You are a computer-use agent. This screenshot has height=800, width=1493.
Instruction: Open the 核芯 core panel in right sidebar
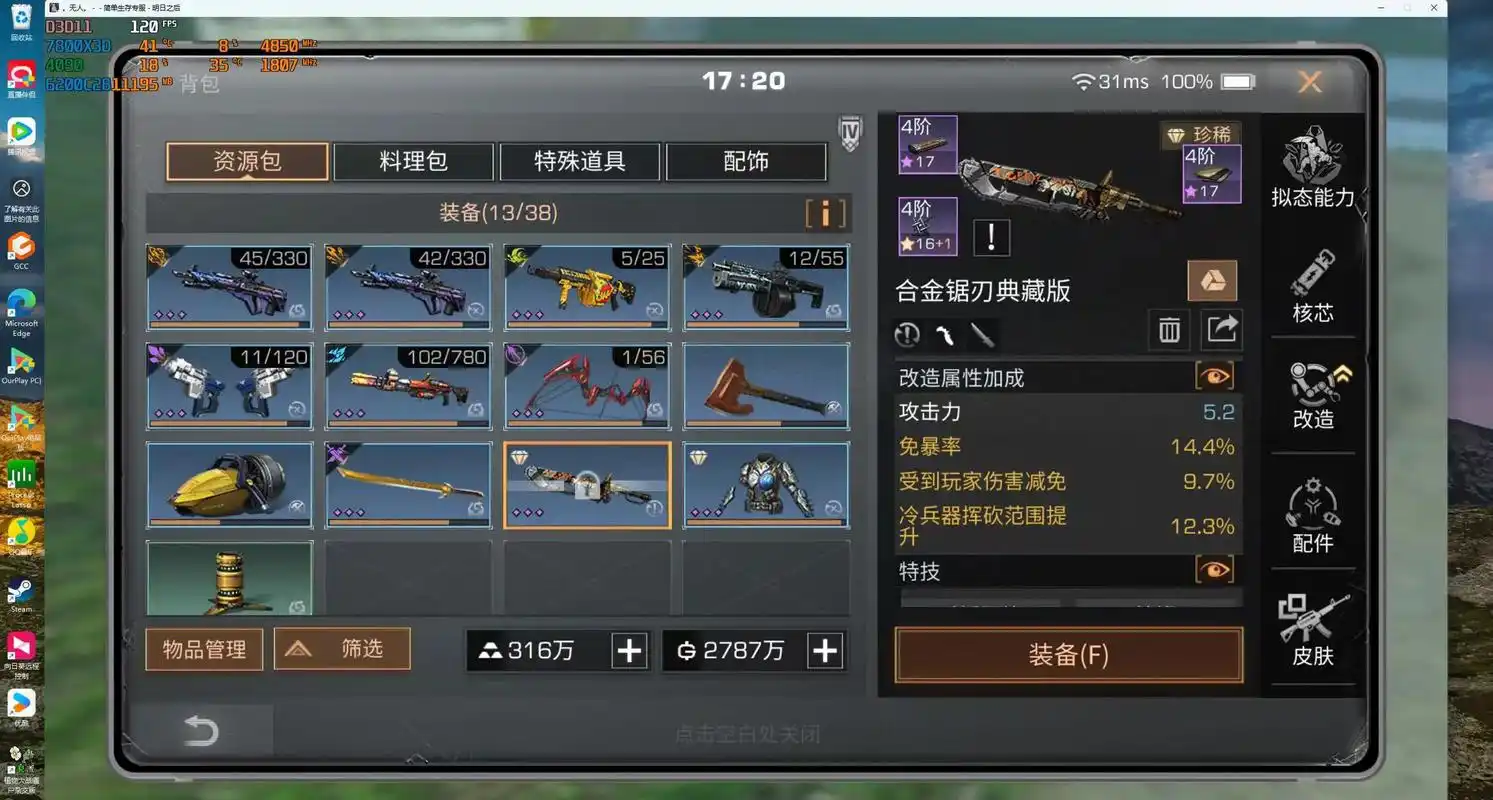(x=1313, y=285)
